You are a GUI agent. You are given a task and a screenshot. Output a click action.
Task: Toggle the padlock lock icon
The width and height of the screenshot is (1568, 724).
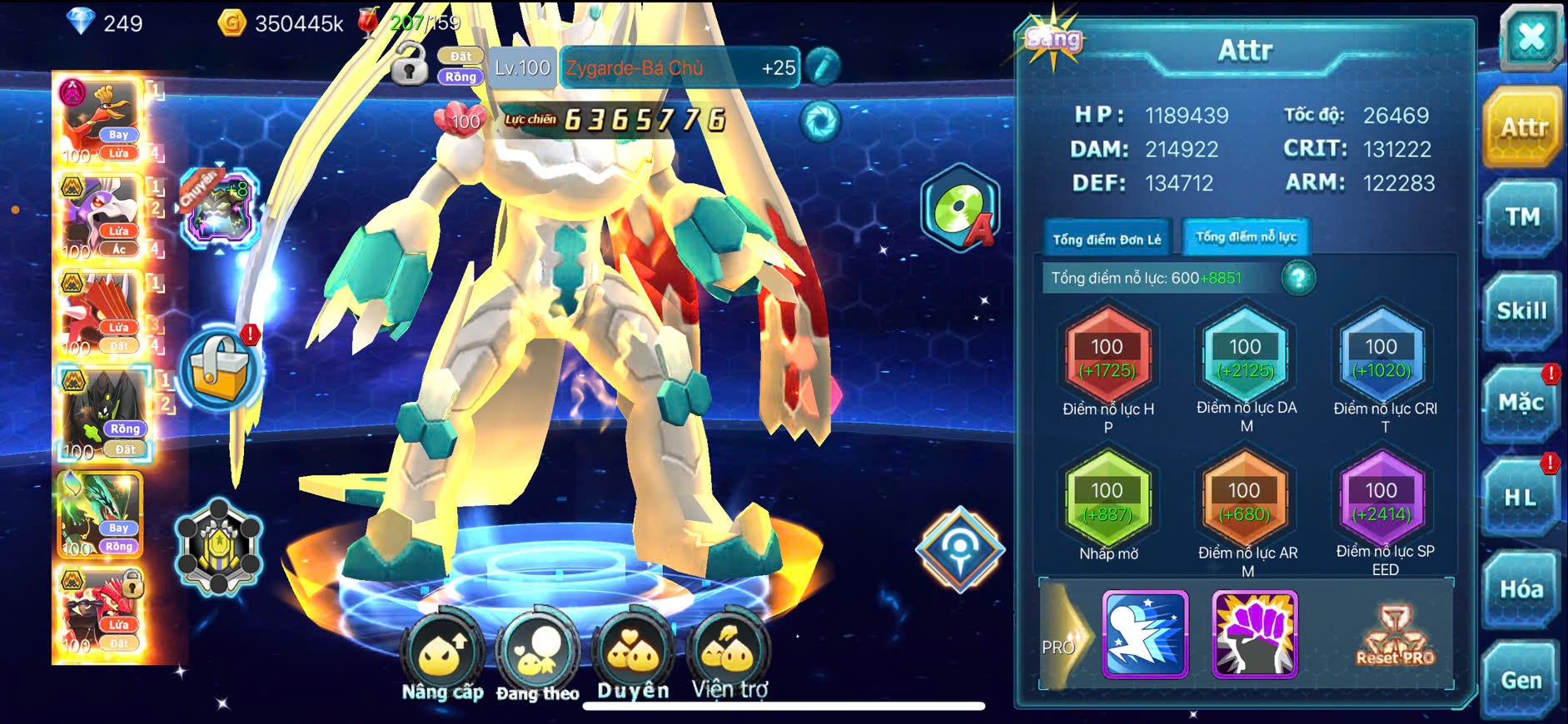pyautogui.click(x=409, y=66)
